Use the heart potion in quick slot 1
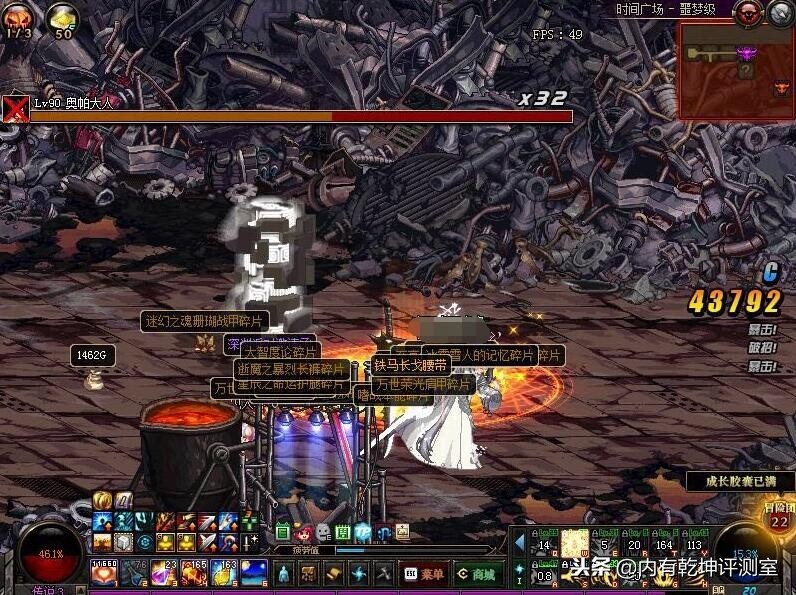 click(104, 573)
